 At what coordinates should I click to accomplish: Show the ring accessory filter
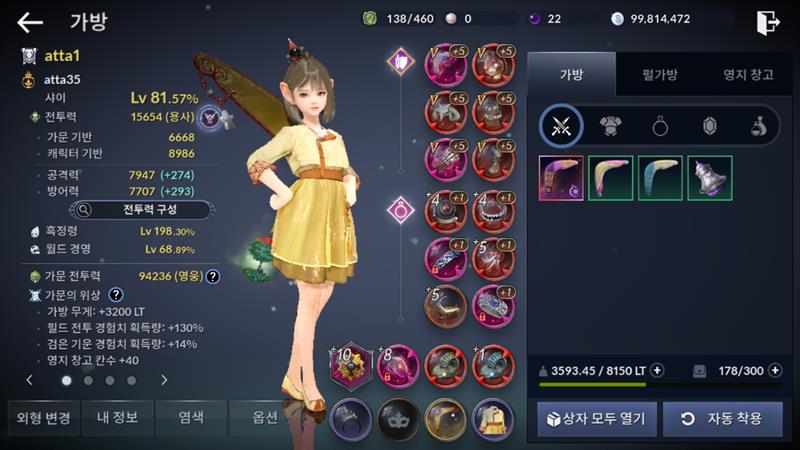coord(660,126)
